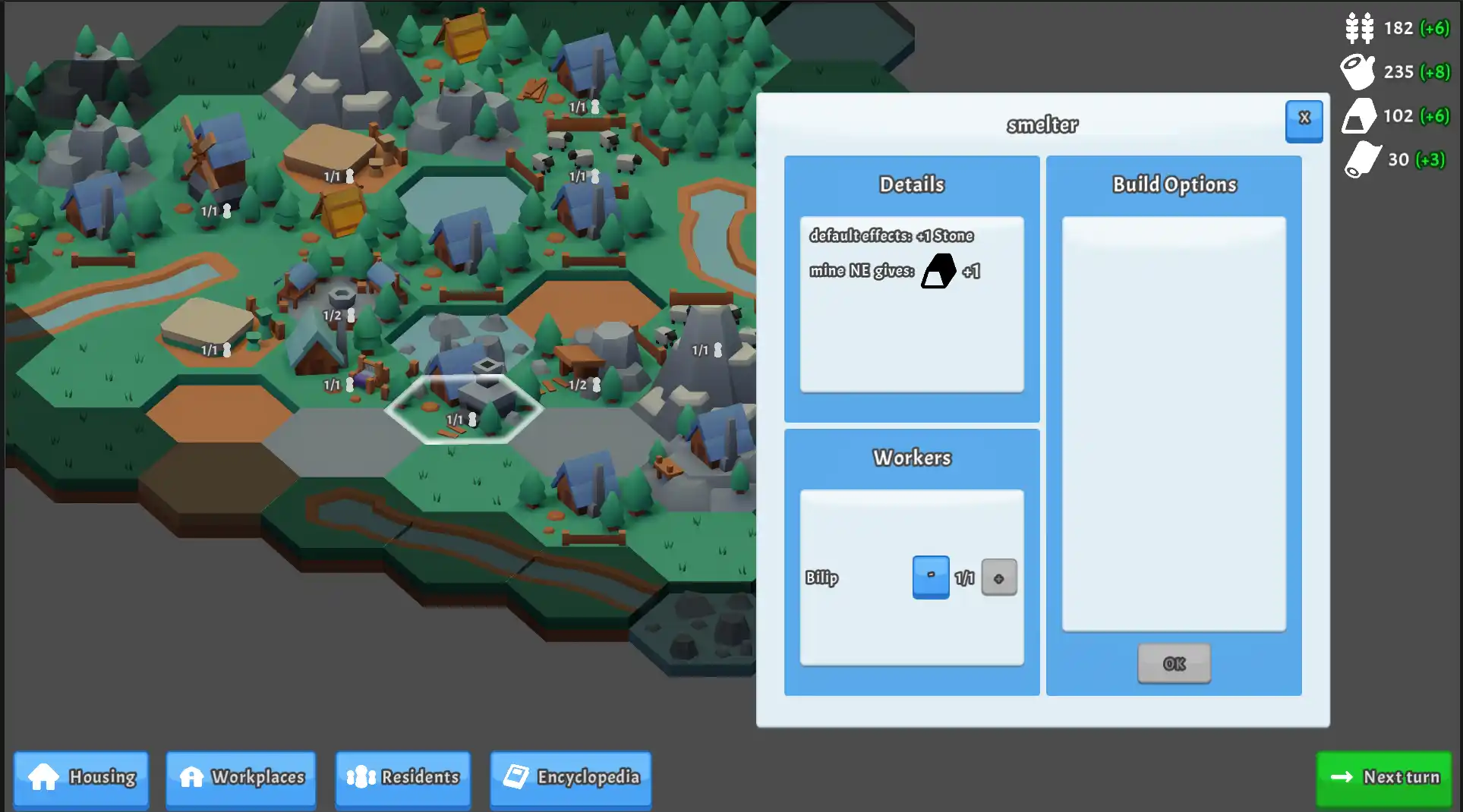Click the green arrow on Next turn
Image resolution: width=1463 pixels, height=812 pixels.
tap(1341, 778)
